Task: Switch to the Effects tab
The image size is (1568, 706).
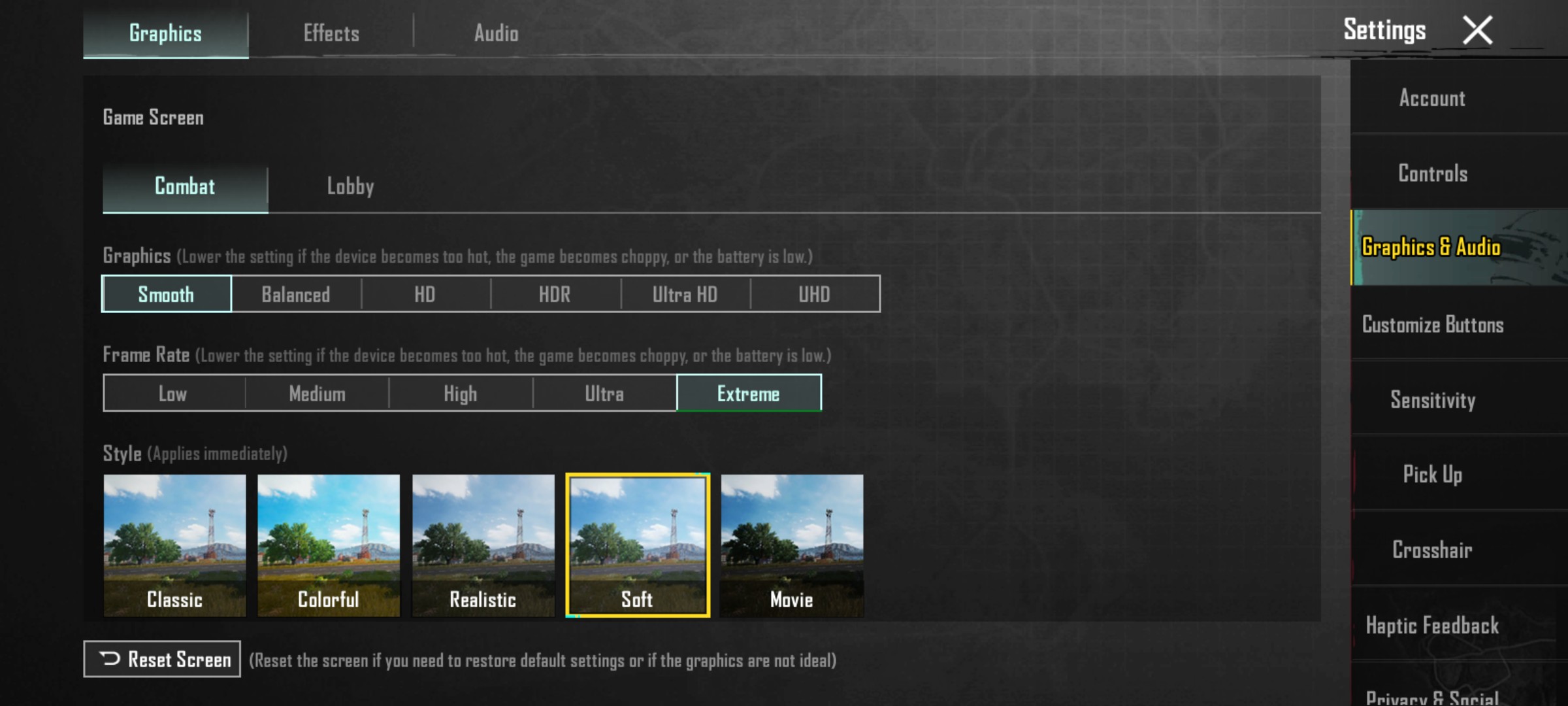Action: tap(331, 33)
